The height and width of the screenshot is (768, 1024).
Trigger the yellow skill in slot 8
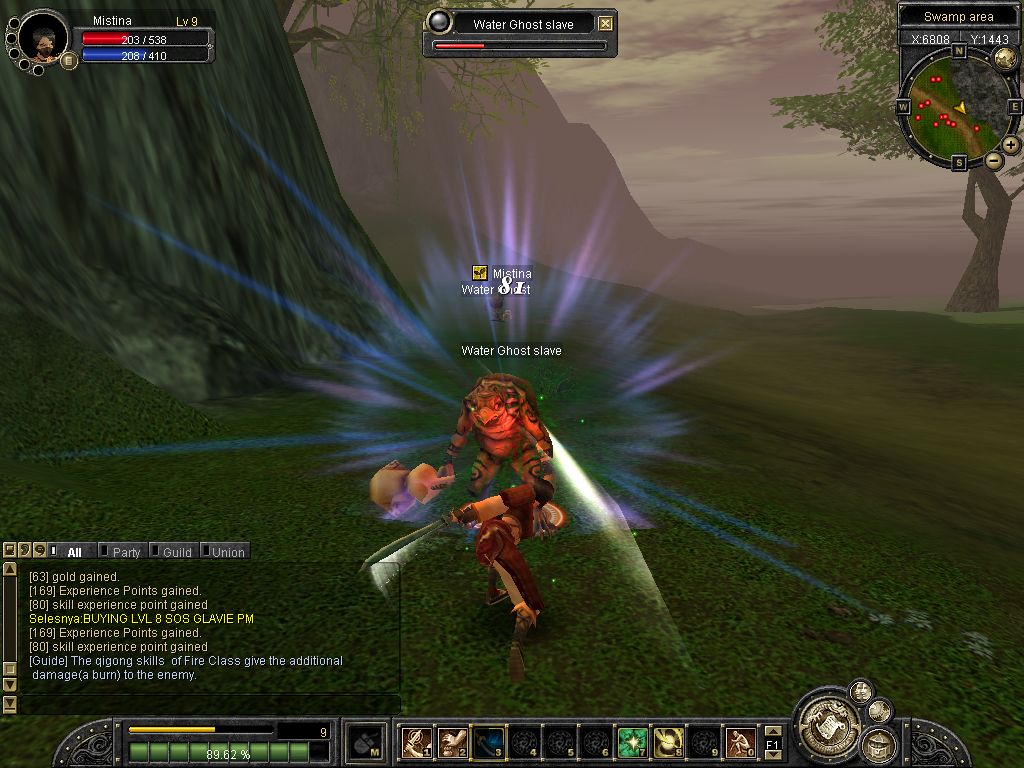click(667, 742)
